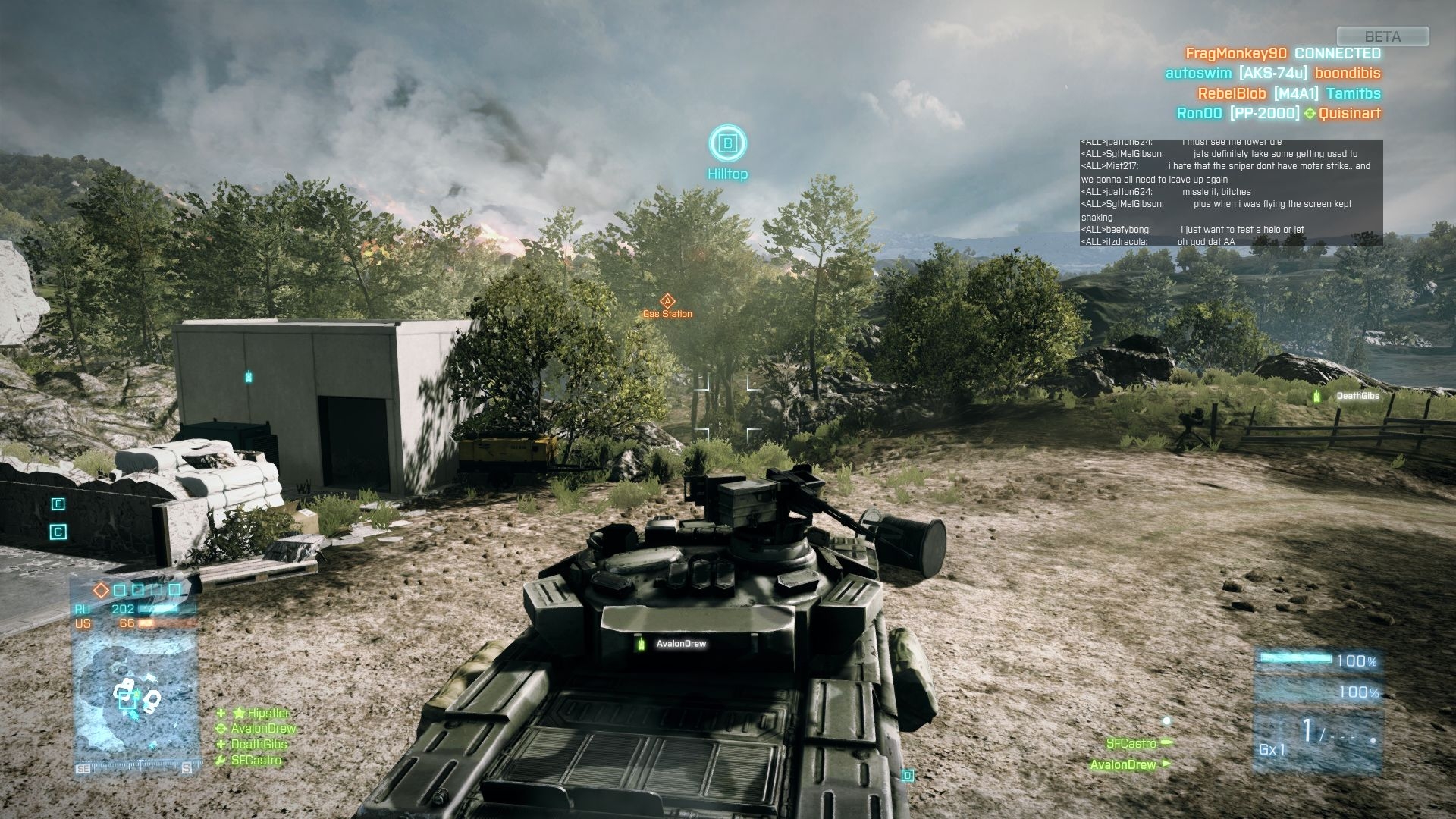Click the BETA badge
The height and width of the screenshot is (819, 1456).
pyautogui.click(x=1382, y=36)
